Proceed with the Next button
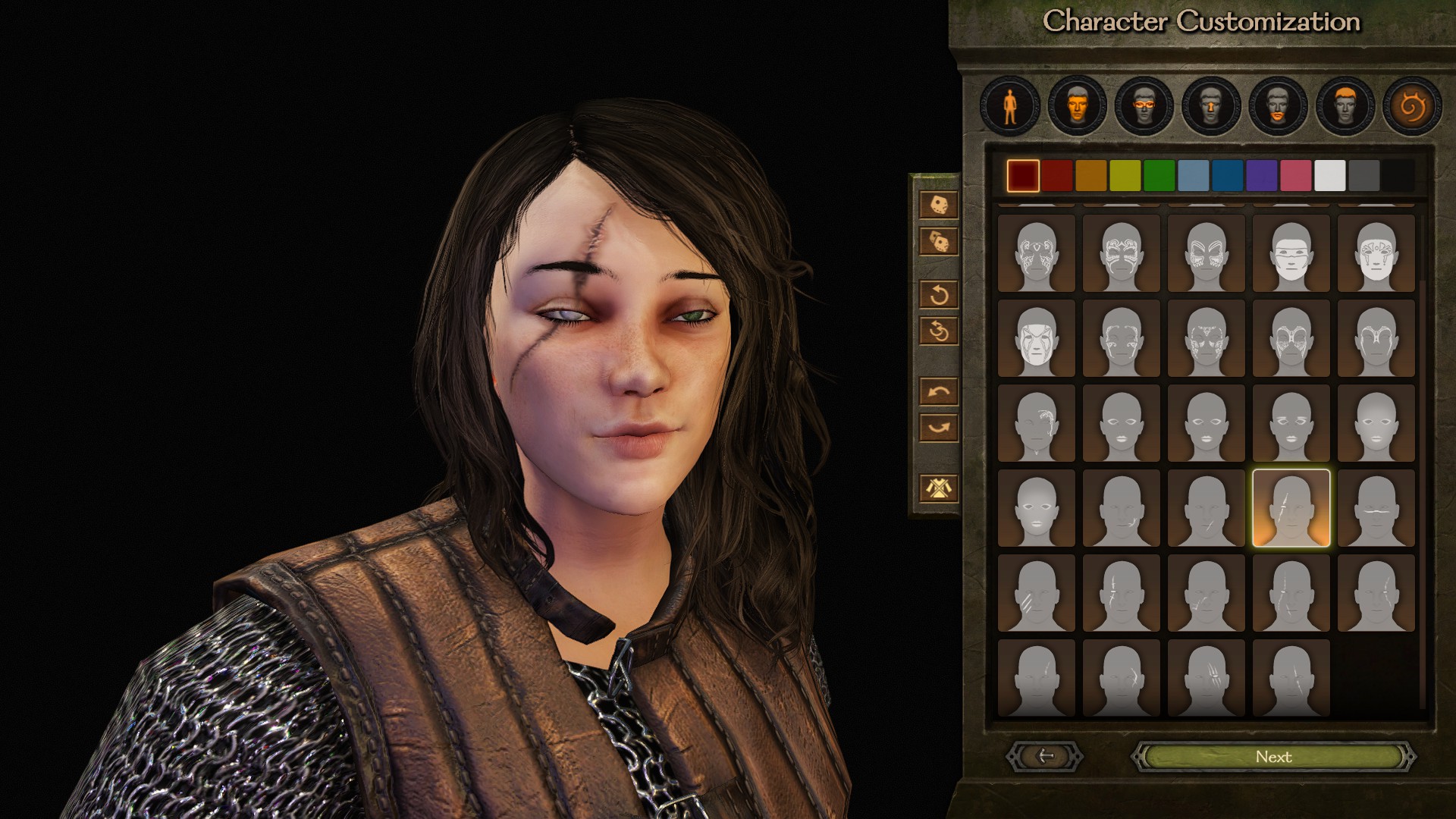1456x819 pixels. [1273, 757]
